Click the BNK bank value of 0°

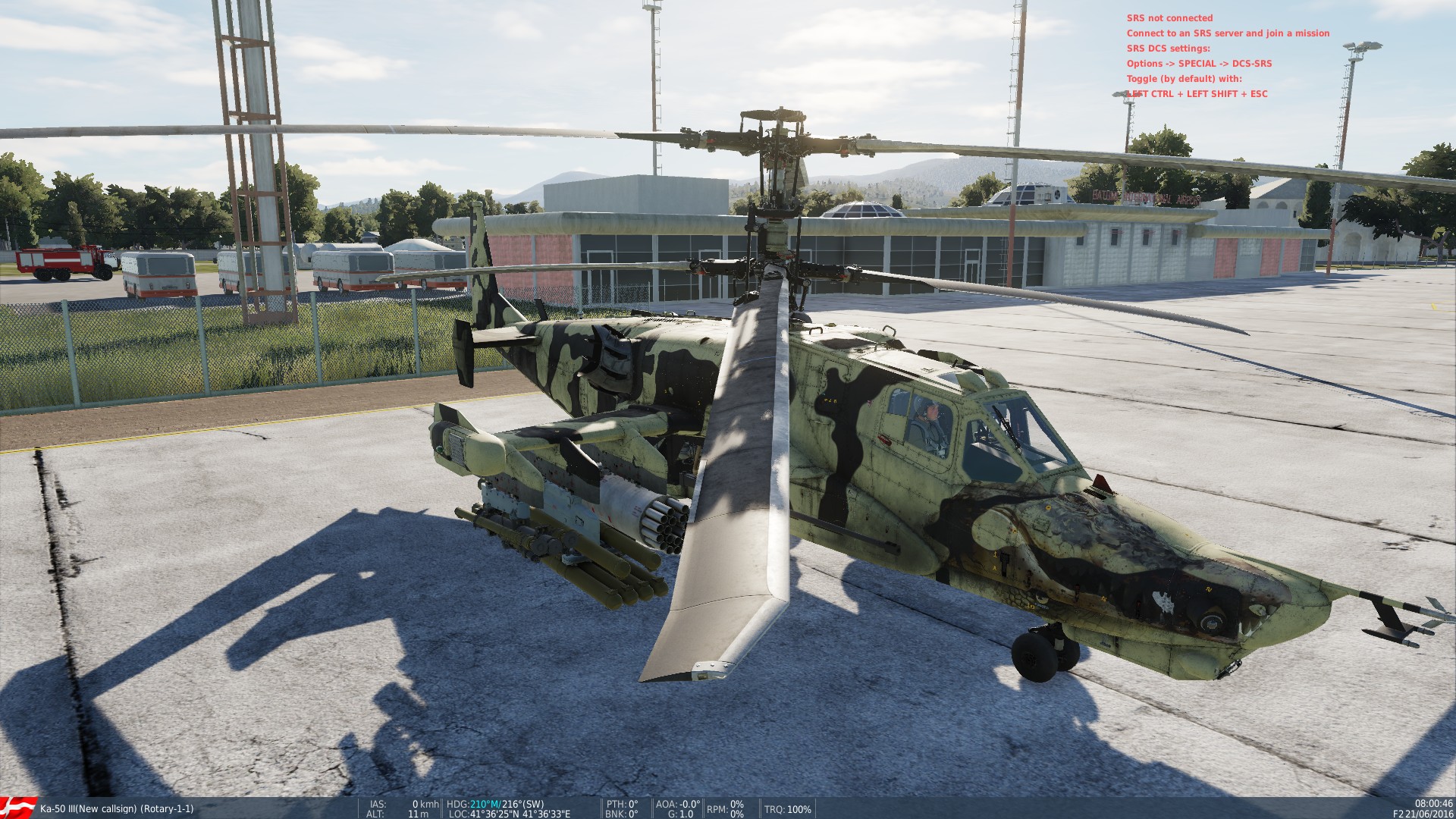(x=622, y=814)
